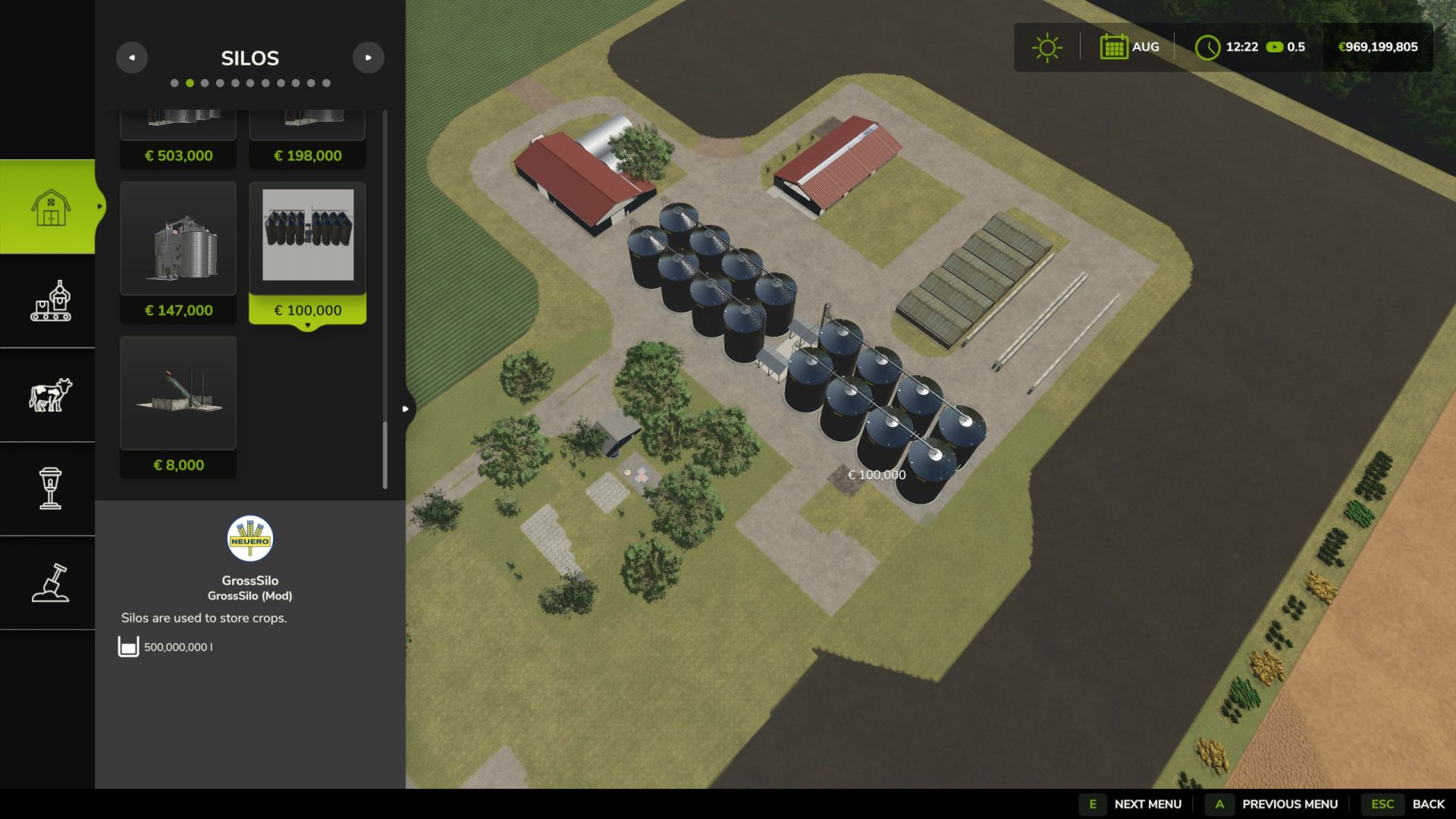Screen dimensions: 1456x819
Task: Go to the previous category with left arrow
Action: click(x=132, y=58)
